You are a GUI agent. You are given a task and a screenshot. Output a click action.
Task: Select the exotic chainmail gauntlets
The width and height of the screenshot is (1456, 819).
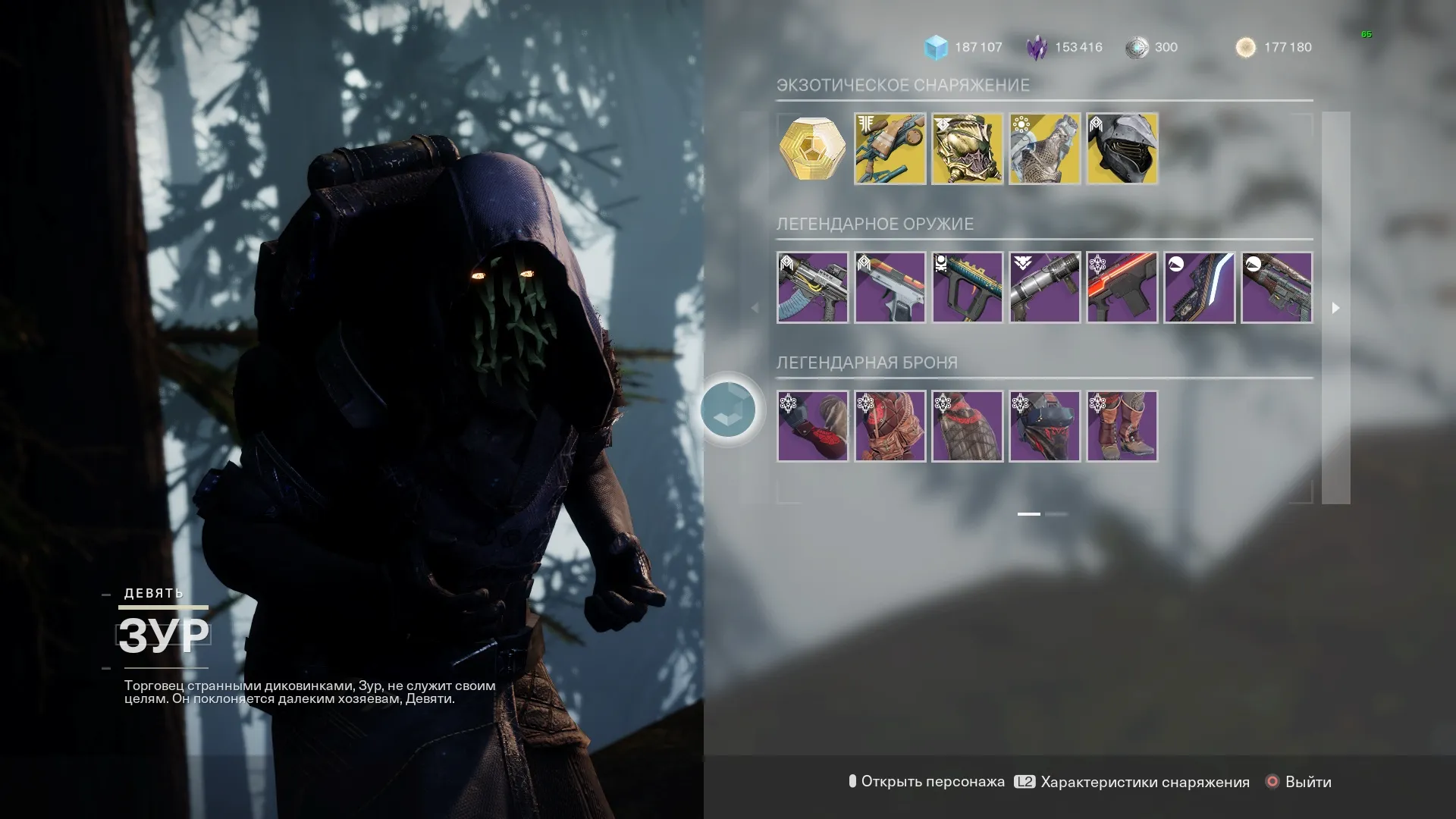[1044, 149]
